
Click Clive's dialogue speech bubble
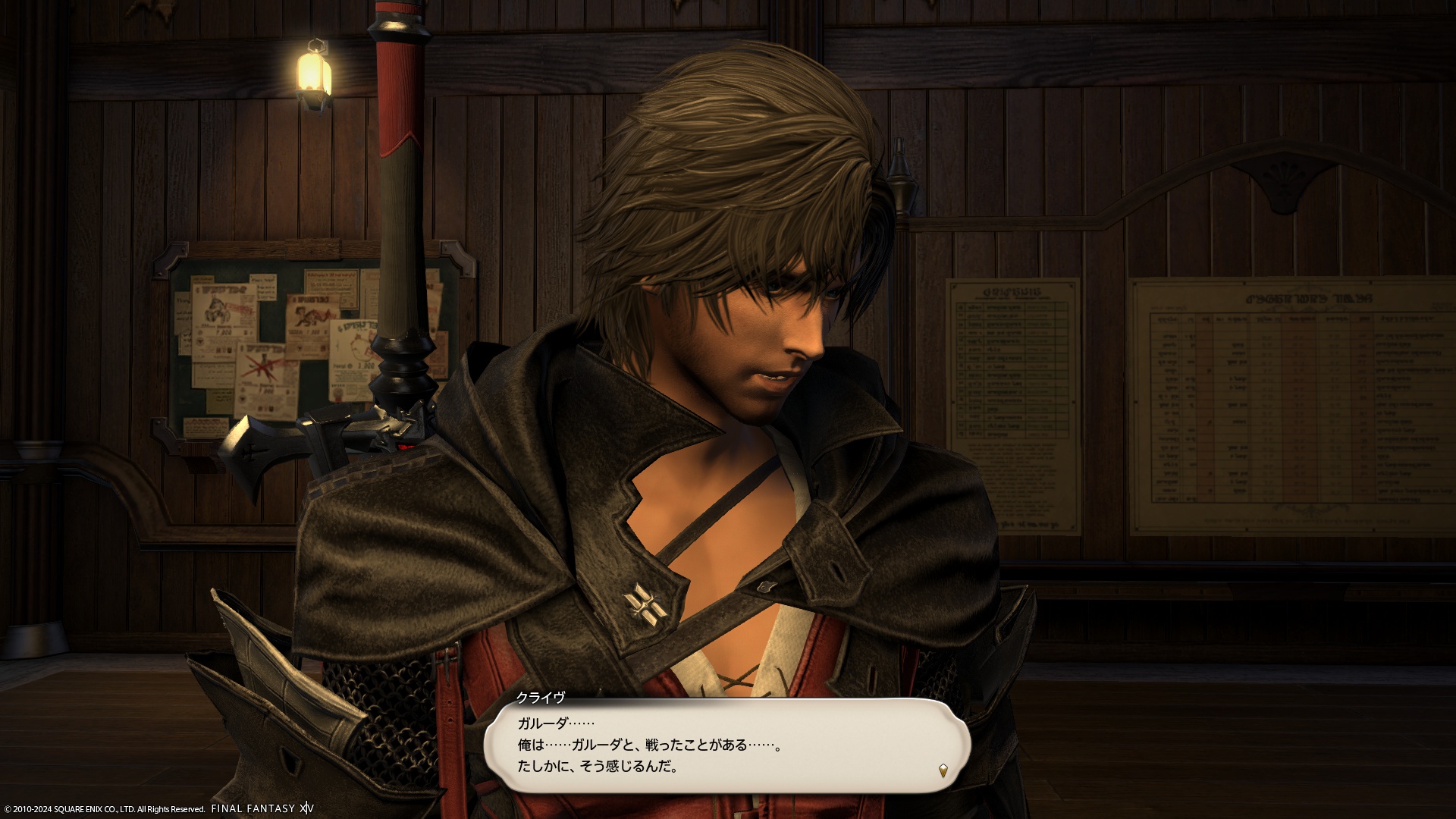click(x=726, y=746)
